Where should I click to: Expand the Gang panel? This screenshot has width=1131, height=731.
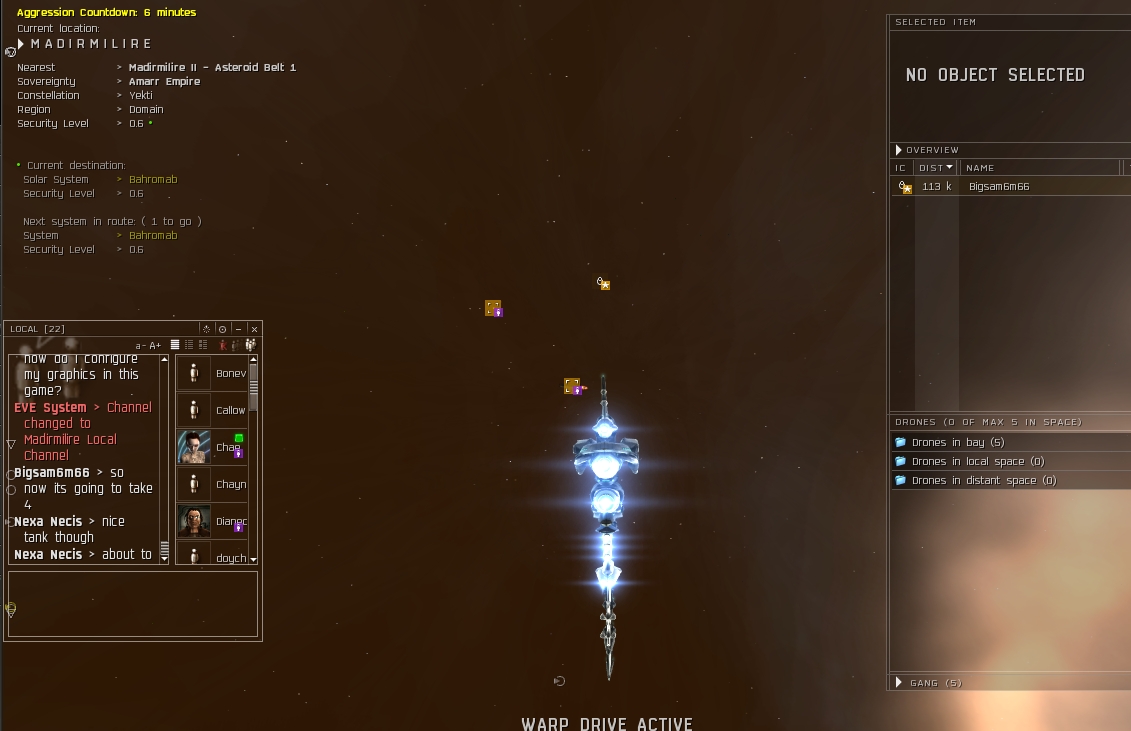pyautogui.click(x=899, y=683)
